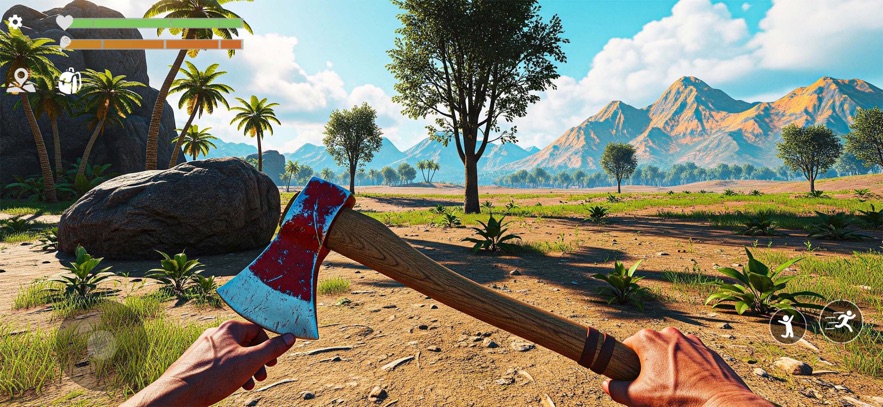Open the map via the location pin icon
This screenshot has width=883, height=407.
pos(20,80)
